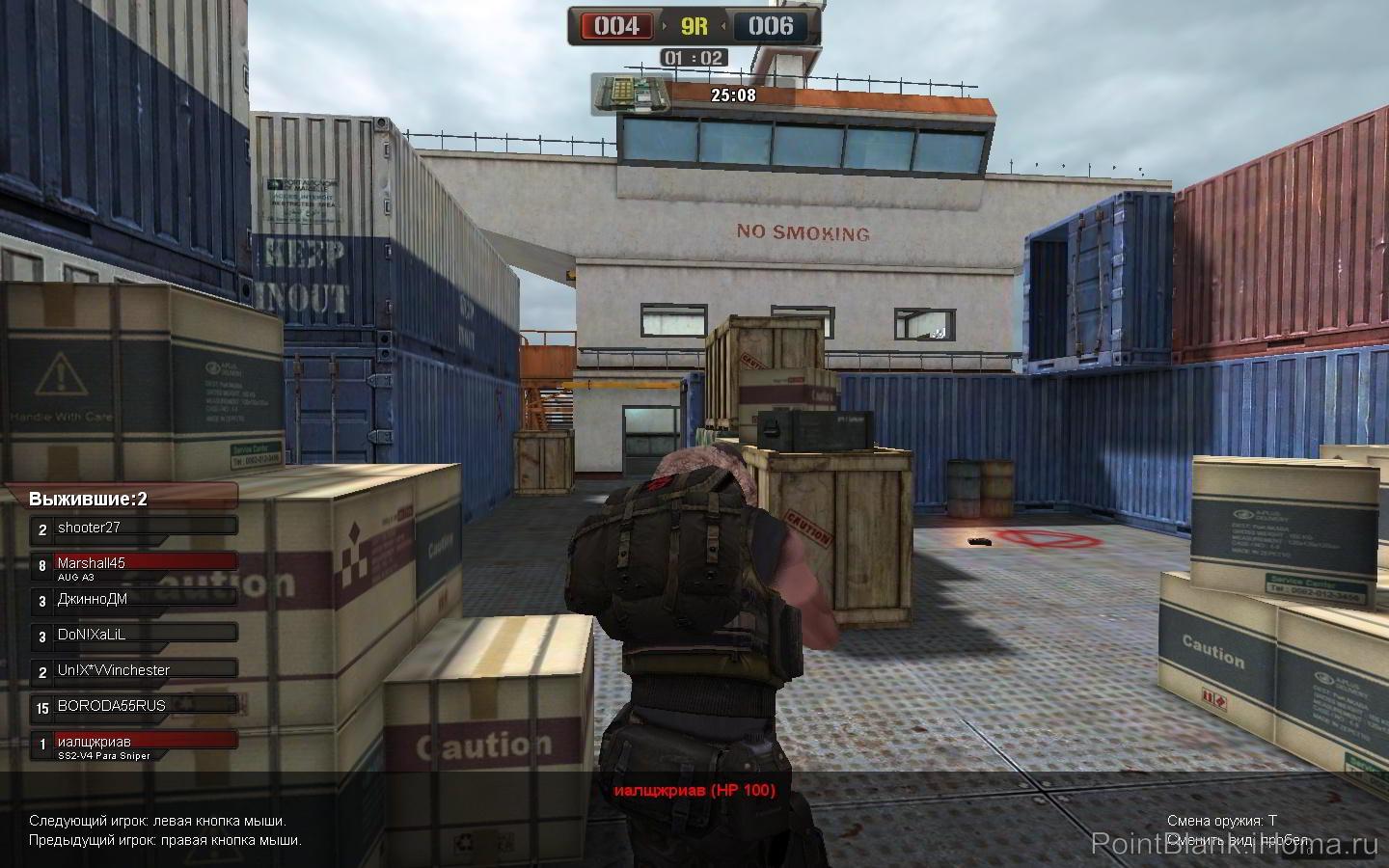Click the round countdown timer showing 01:02

[x=694, y=57]
